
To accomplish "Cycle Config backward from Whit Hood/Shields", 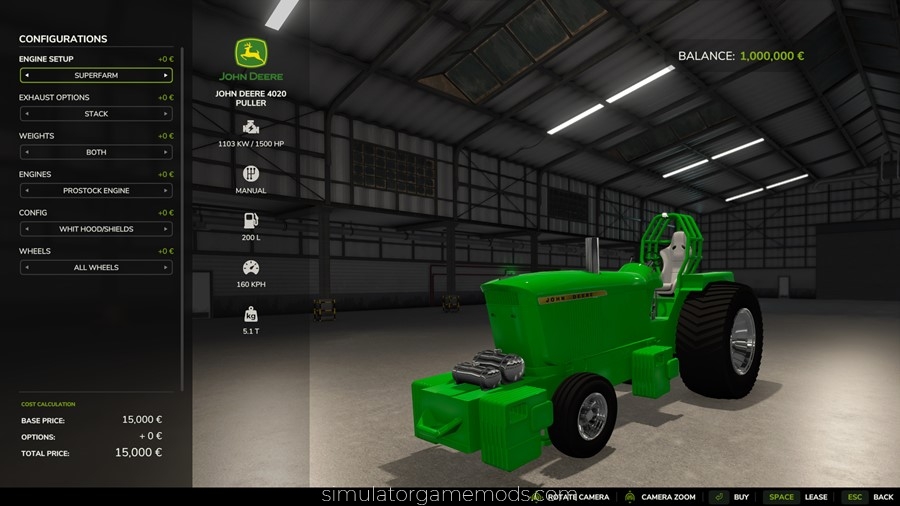I will click(26, 229).
